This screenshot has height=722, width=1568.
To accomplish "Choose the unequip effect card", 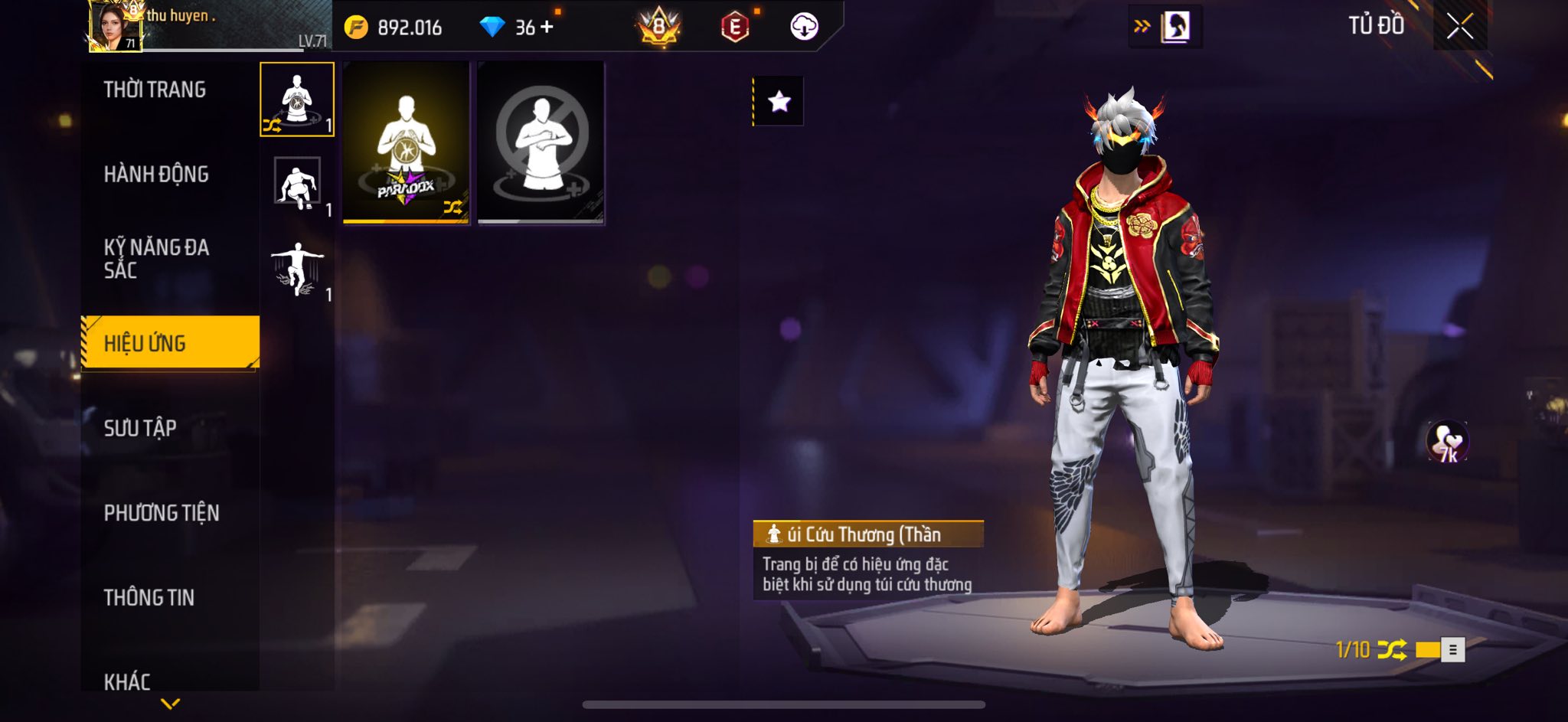I will (541, 142).
